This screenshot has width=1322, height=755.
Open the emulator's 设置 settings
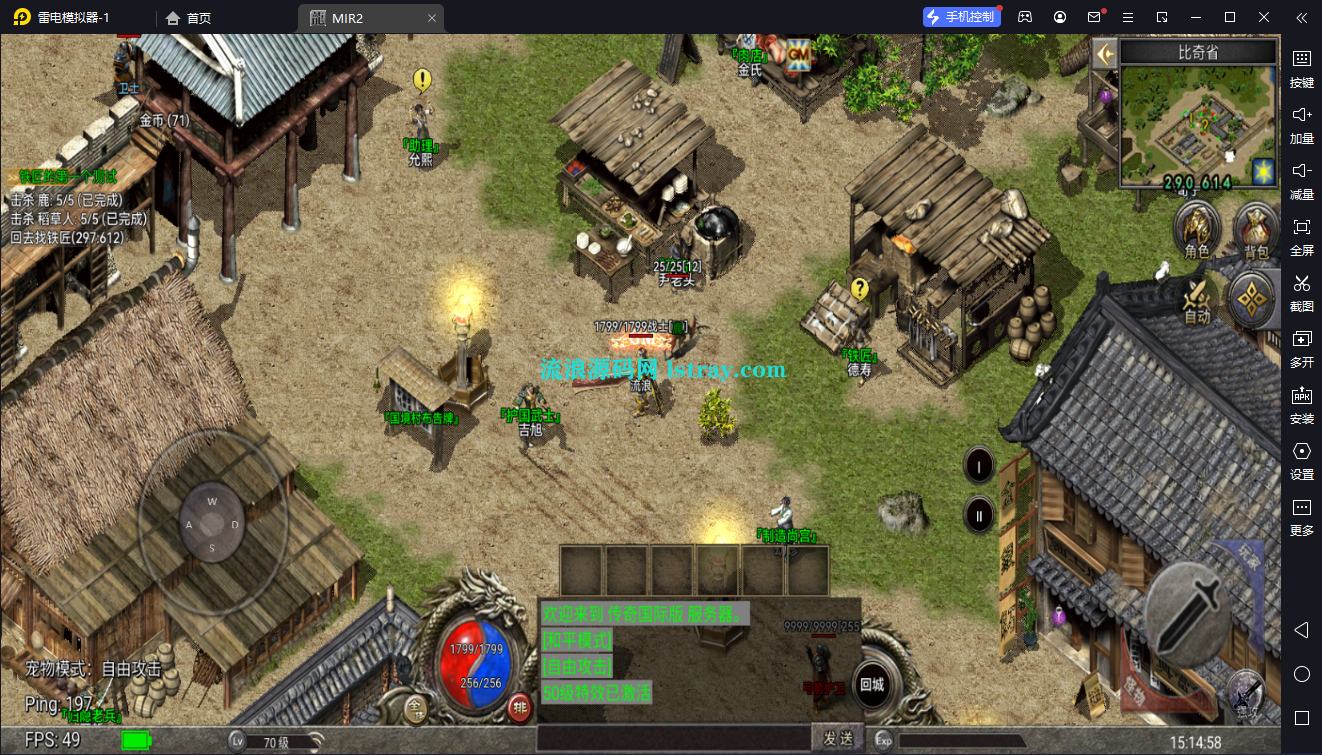[x=1301, y=460]
